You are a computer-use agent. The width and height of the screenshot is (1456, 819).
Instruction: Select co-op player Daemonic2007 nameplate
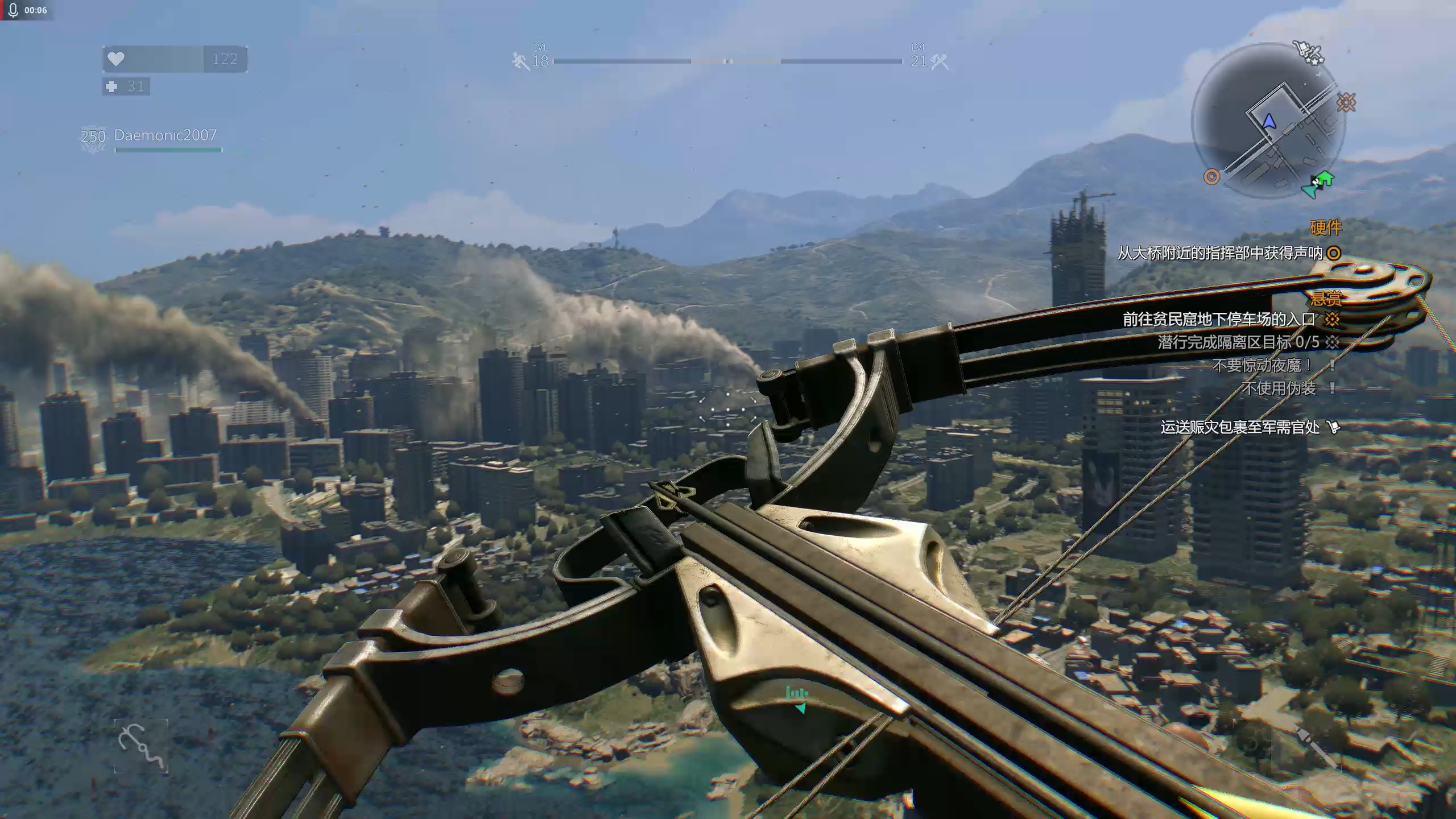(165, 135)
